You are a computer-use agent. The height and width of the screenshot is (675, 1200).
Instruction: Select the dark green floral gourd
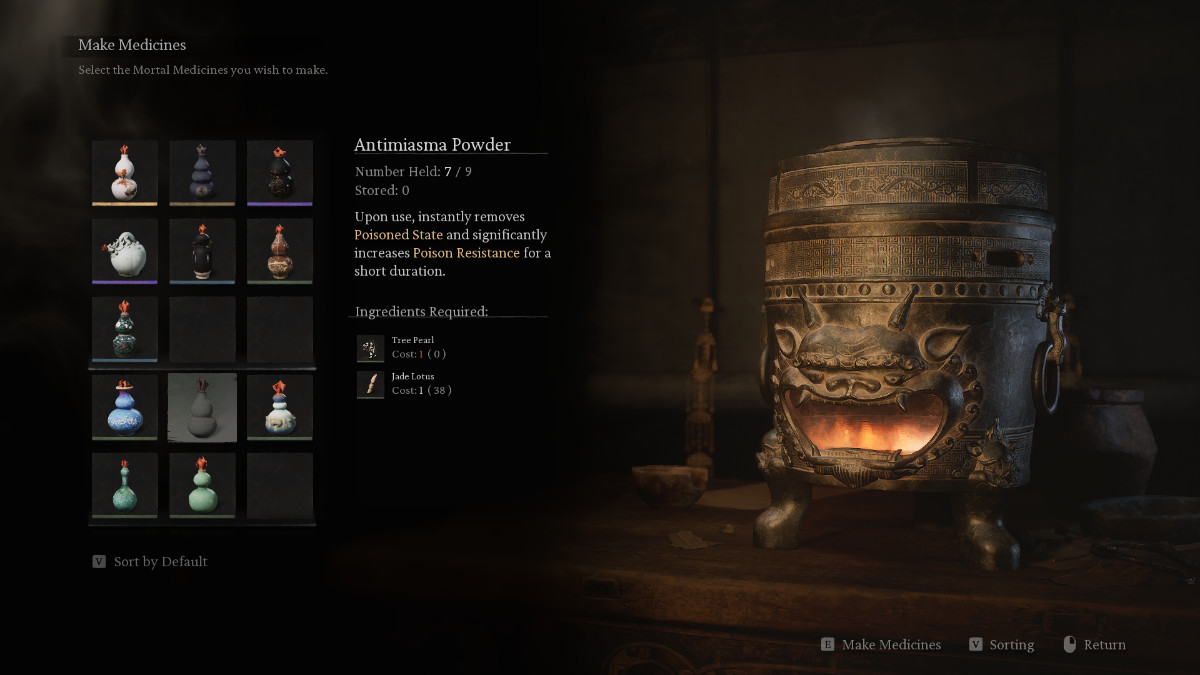125,328
